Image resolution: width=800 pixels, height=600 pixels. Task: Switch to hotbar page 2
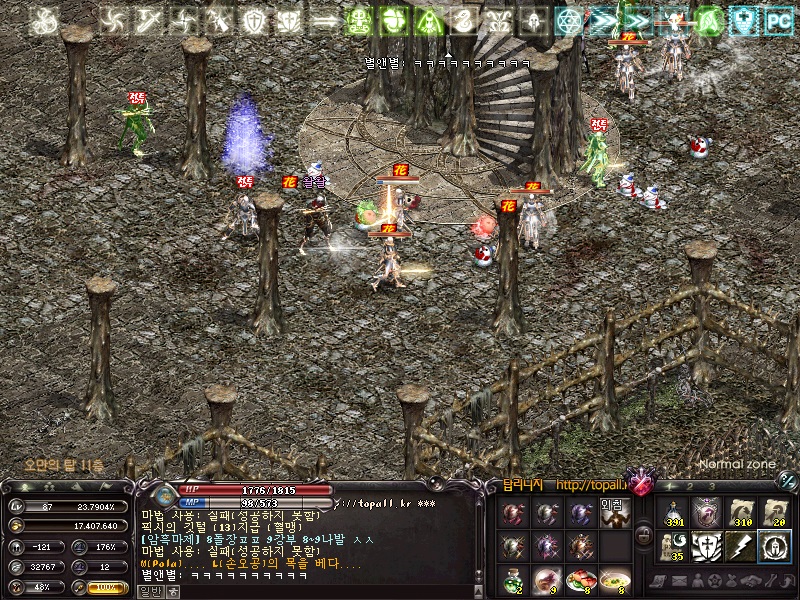click(689, 486)
